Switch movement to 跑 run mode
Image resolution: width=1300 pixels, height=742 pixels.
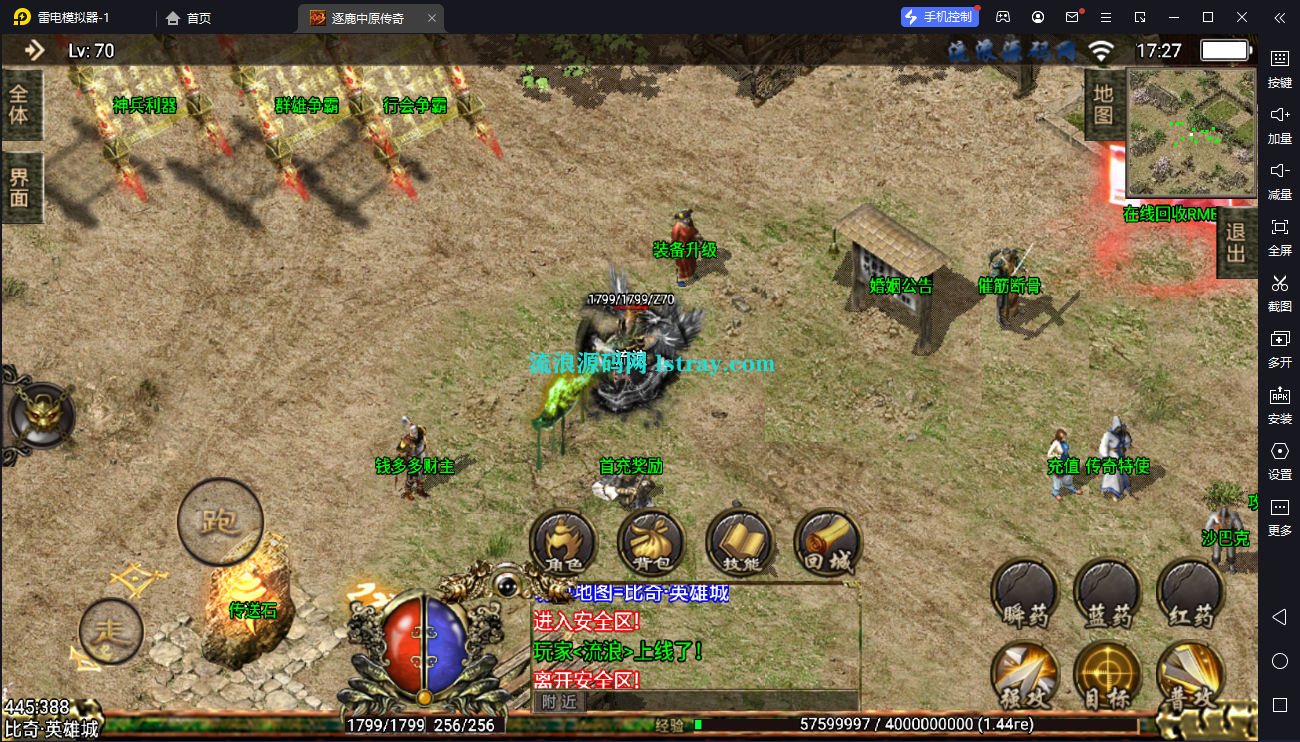(x=220, y=521)
